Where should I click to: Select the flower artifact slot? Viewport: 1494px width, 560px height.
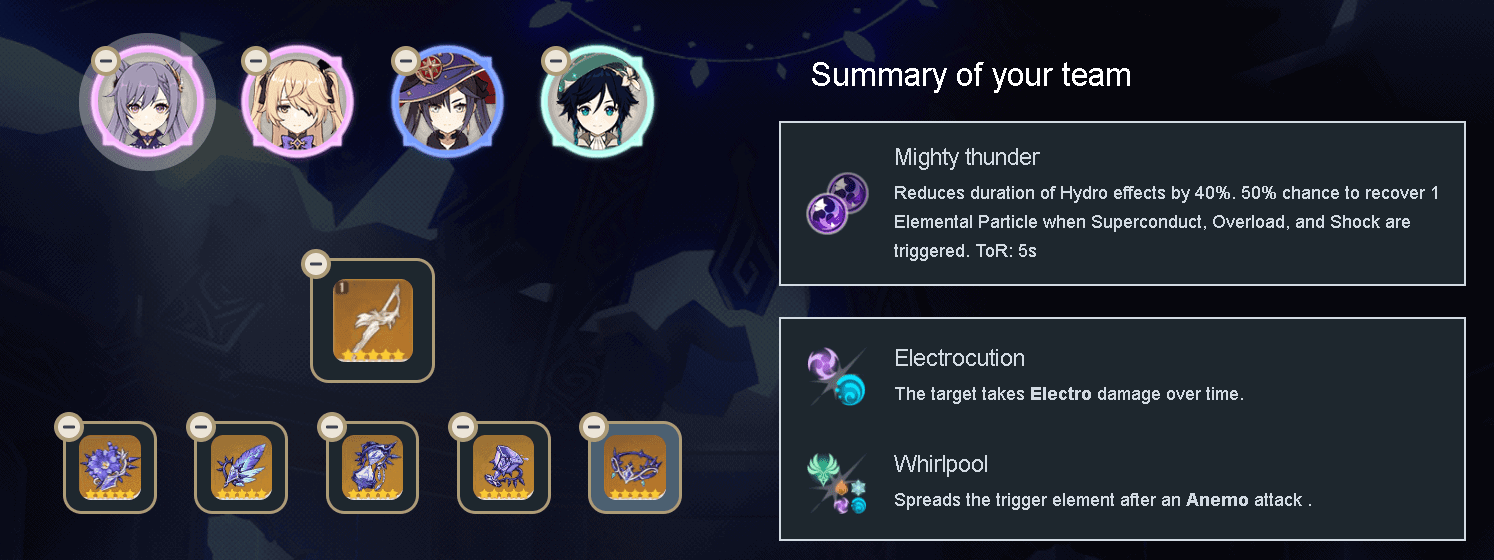pos(110,468)
